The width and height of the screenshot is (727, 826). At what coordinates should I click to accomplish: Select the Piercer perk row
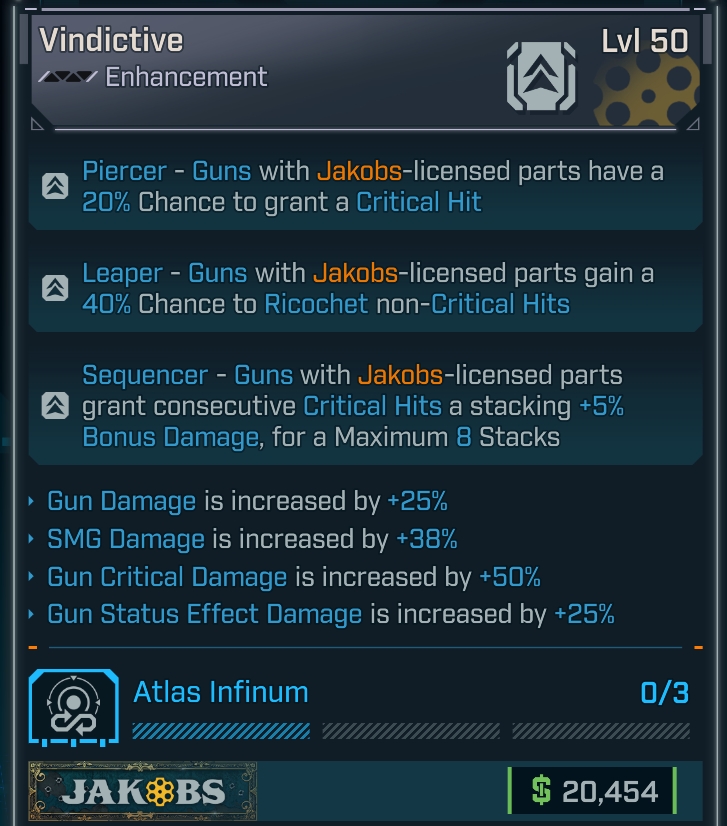pos(360,187)
